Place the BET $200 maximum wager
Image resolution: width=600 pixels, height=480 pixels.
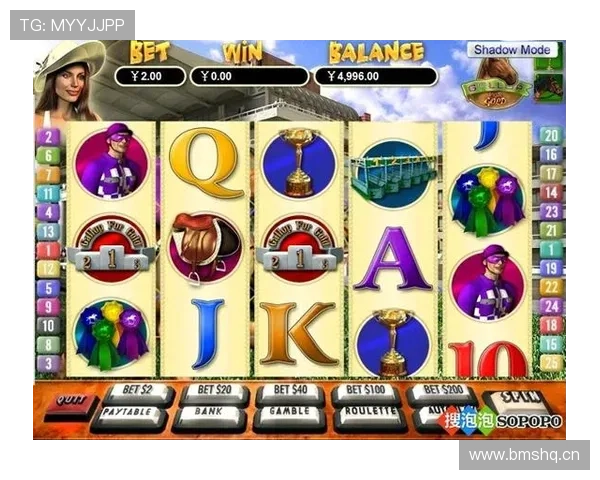441,391
